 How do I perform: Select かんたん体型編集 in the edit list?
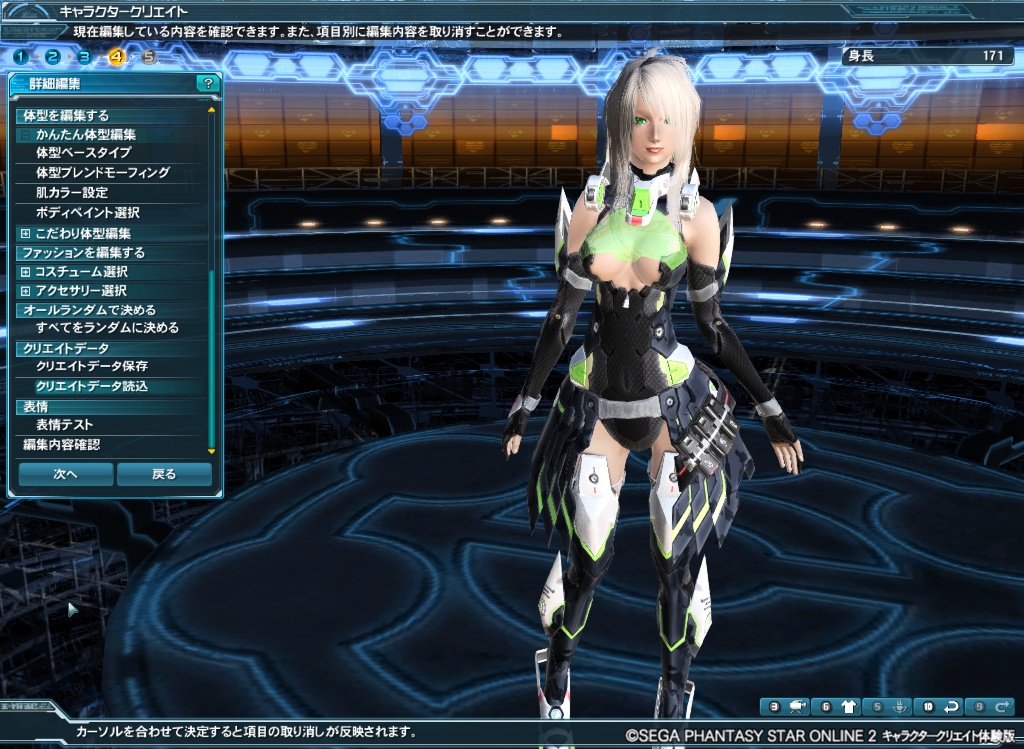86,134
